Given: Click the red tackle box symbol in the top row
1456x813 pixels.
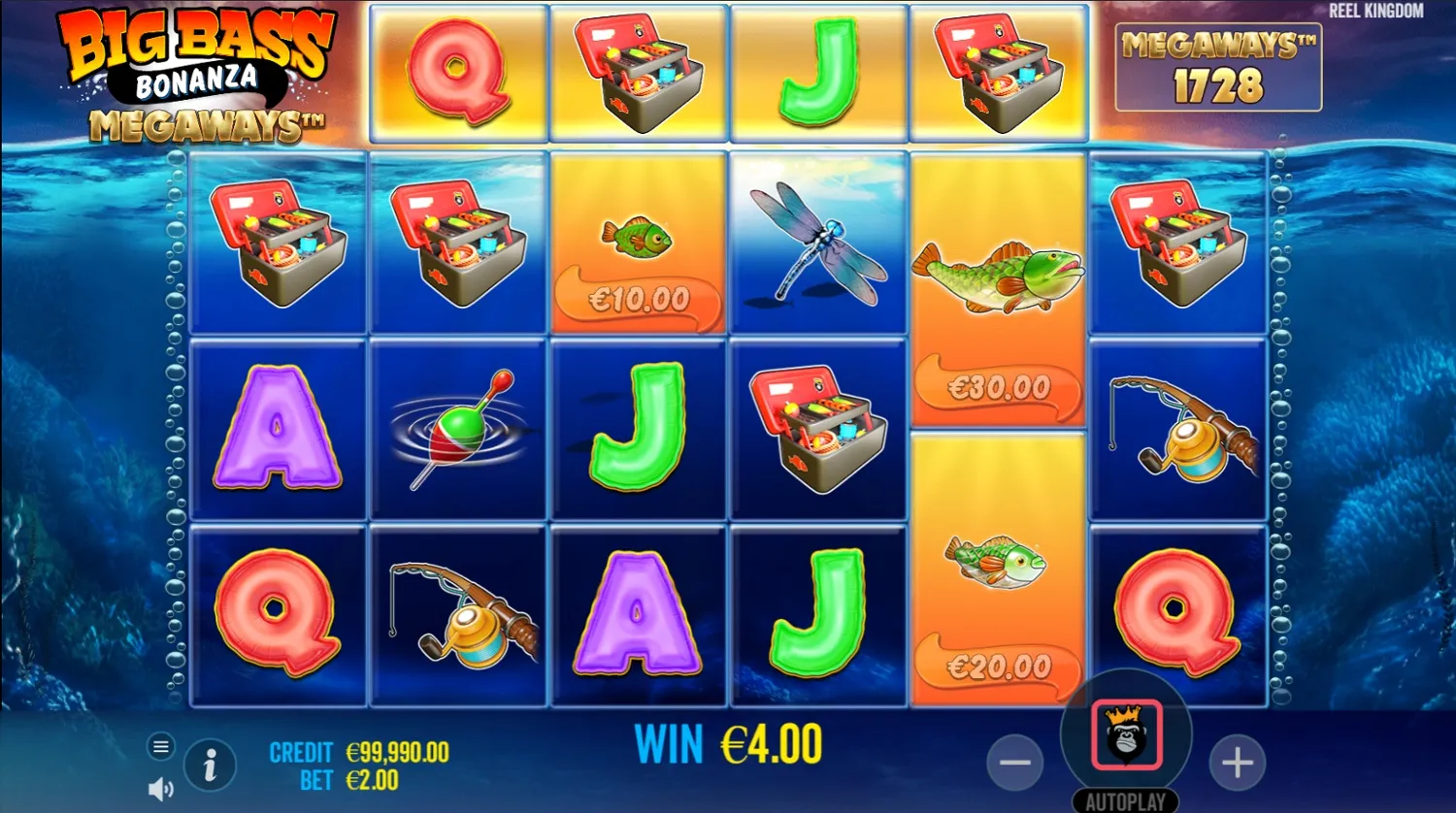Looking at the screenshot, I should tap(638, 73).
